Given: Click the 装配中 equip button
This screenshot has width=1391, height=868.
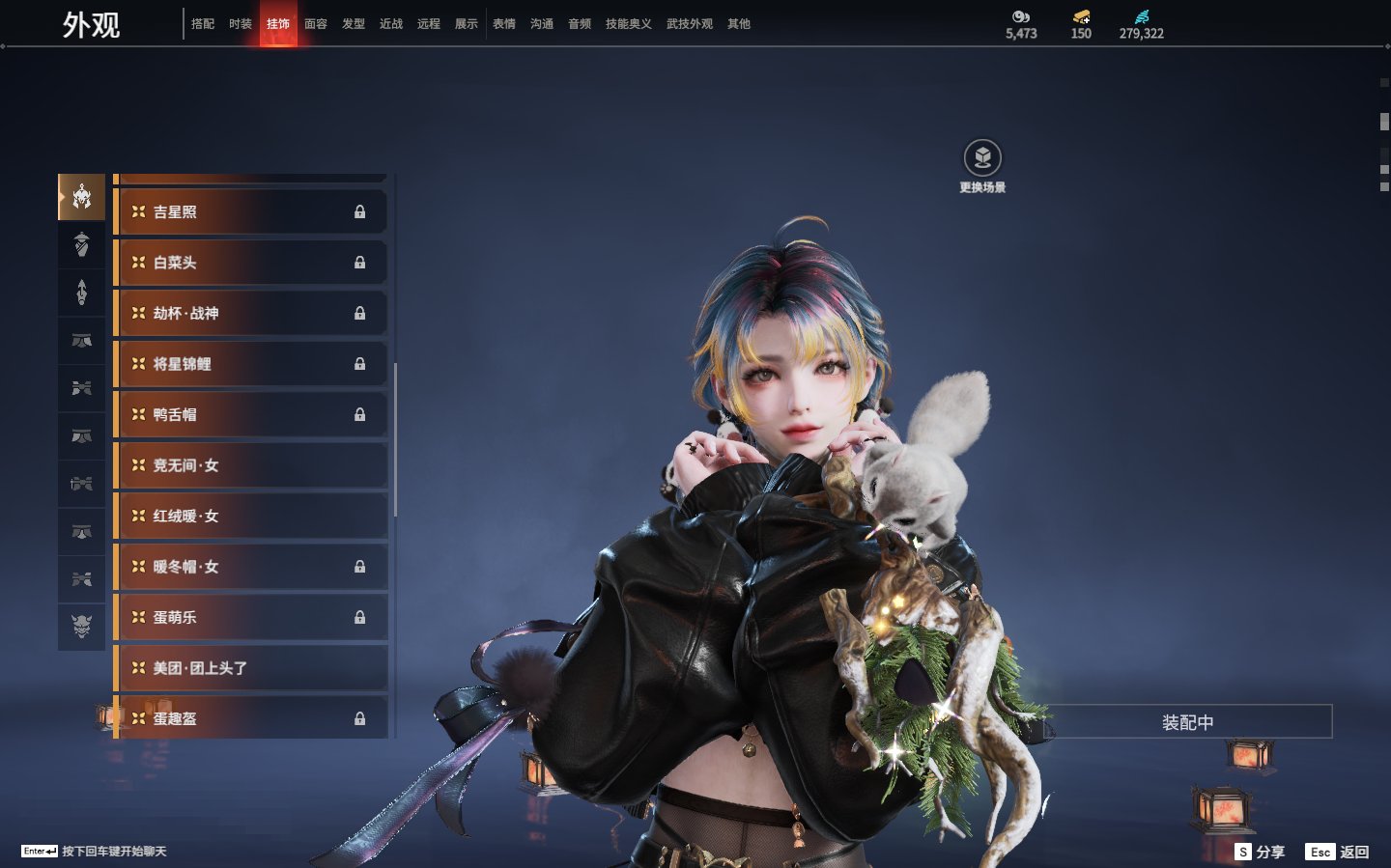Looking at the screenshot, I should click(x=1187, y=722).
